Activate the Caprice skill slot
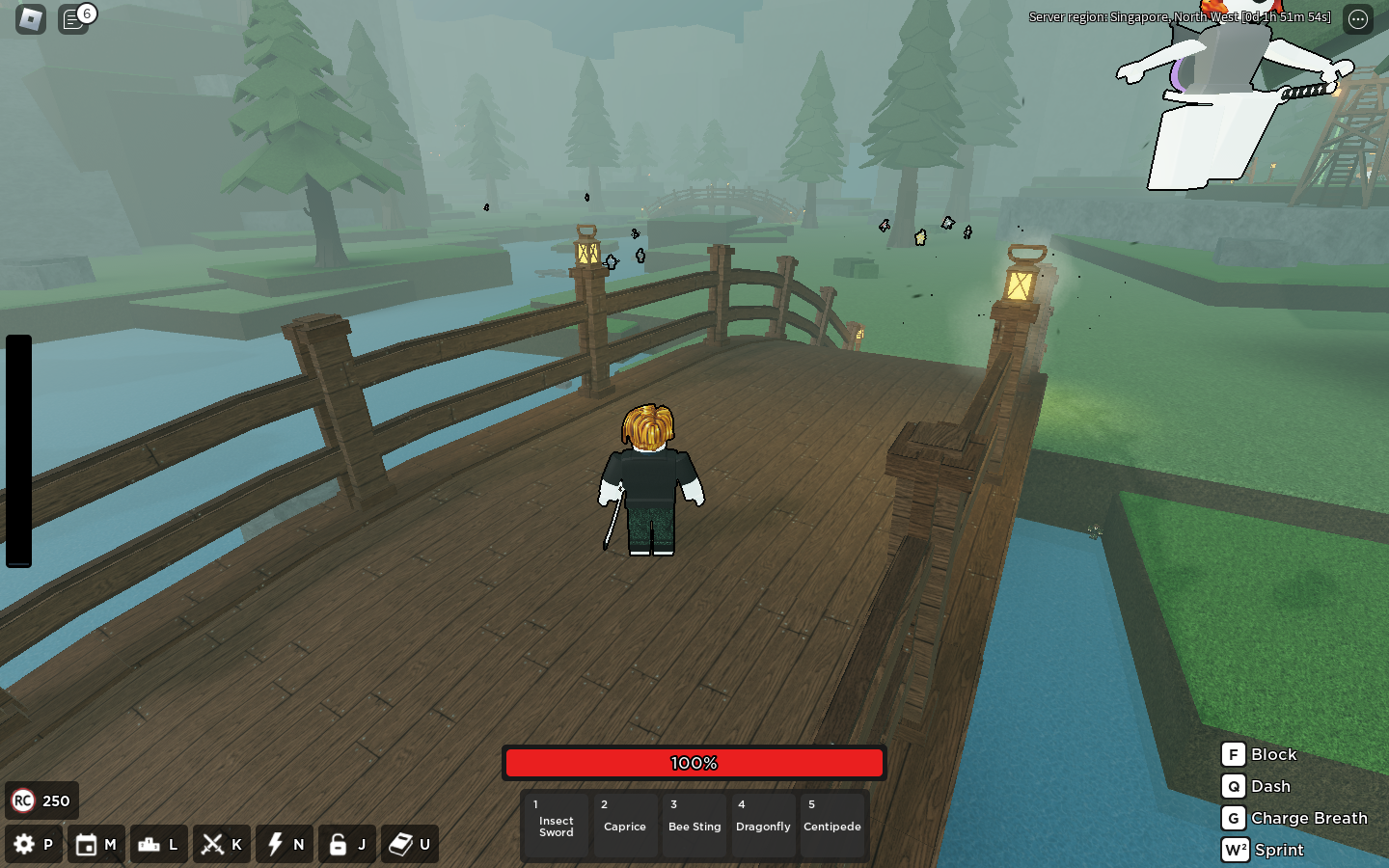The image size is (1389, 868). click(625, 826)
